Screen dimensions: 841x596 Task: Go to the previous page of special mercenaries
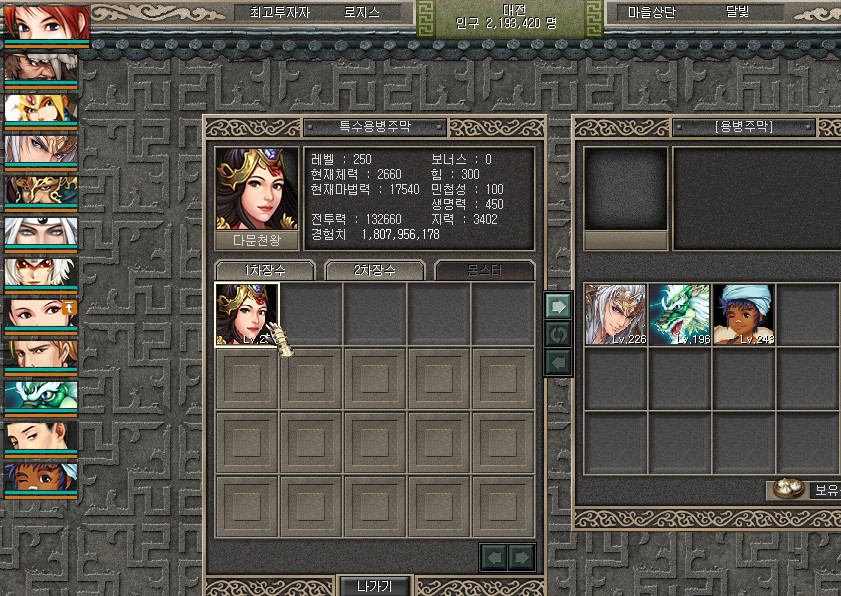[494, 556]
